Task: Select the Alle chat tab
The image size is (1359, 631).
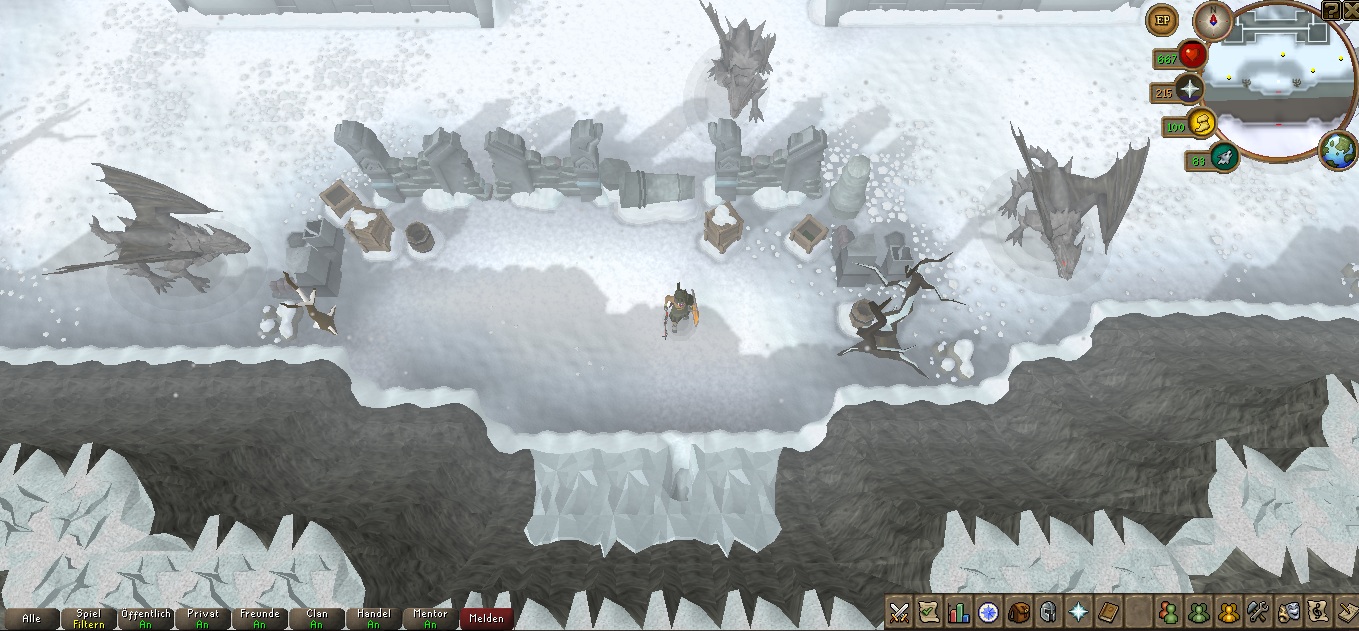Action: pyautogui.click(x=31, y=618)
